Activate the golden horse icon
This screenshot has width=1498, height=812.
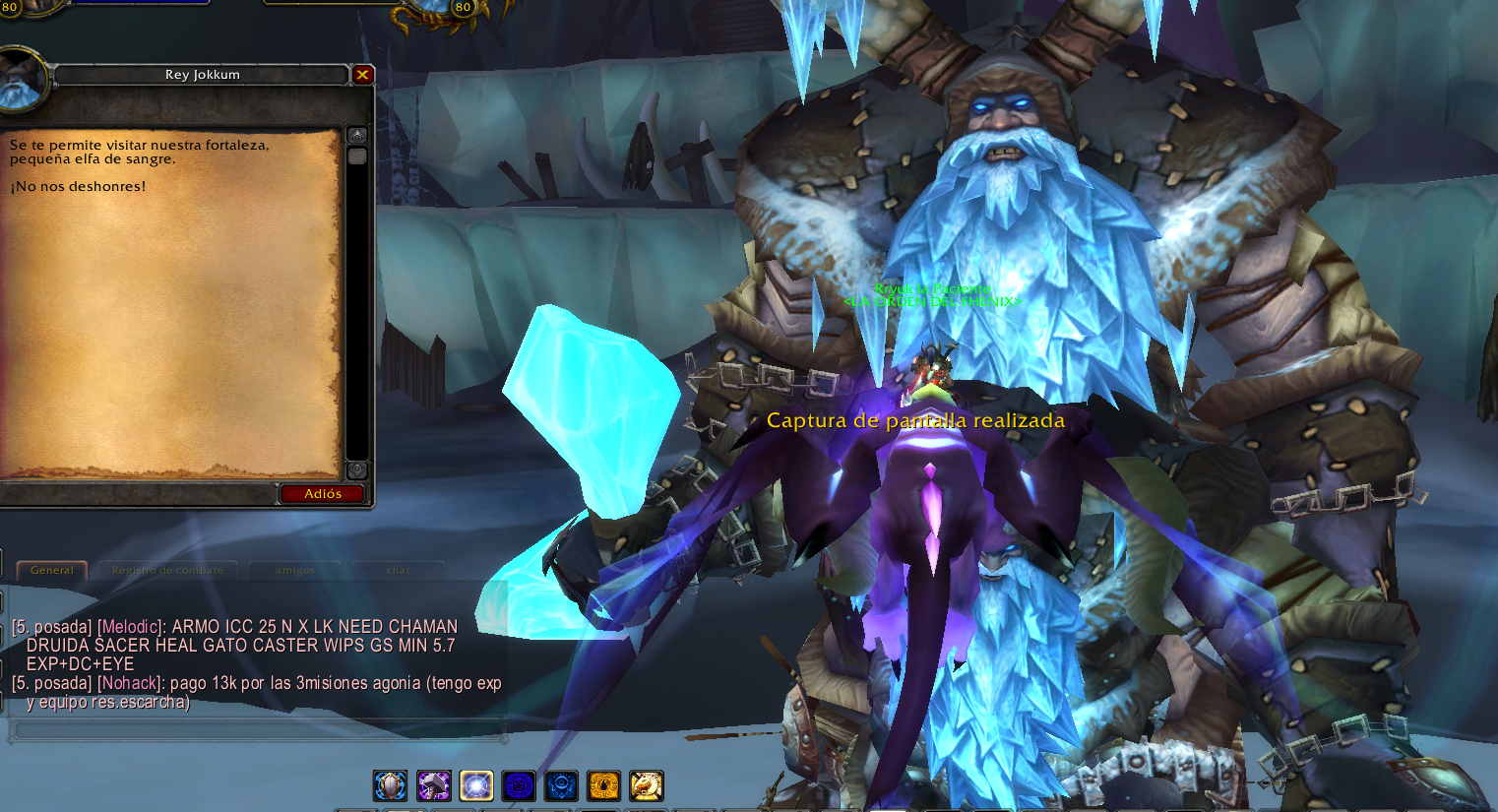coord(647,785)
